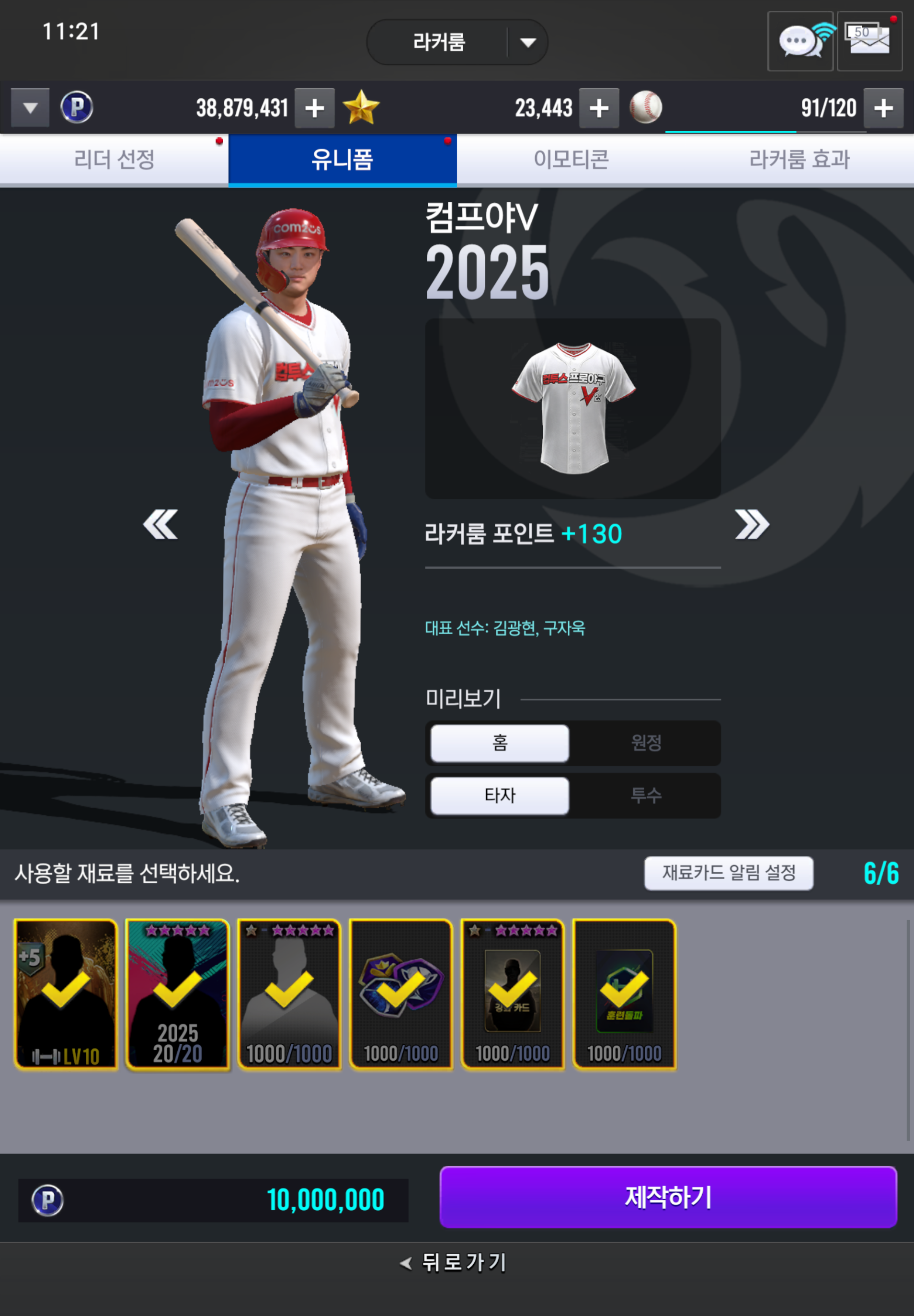The image size is (914, 1316).
Task: Select the 2025 20/20 material card
Action: coord(178,994)
